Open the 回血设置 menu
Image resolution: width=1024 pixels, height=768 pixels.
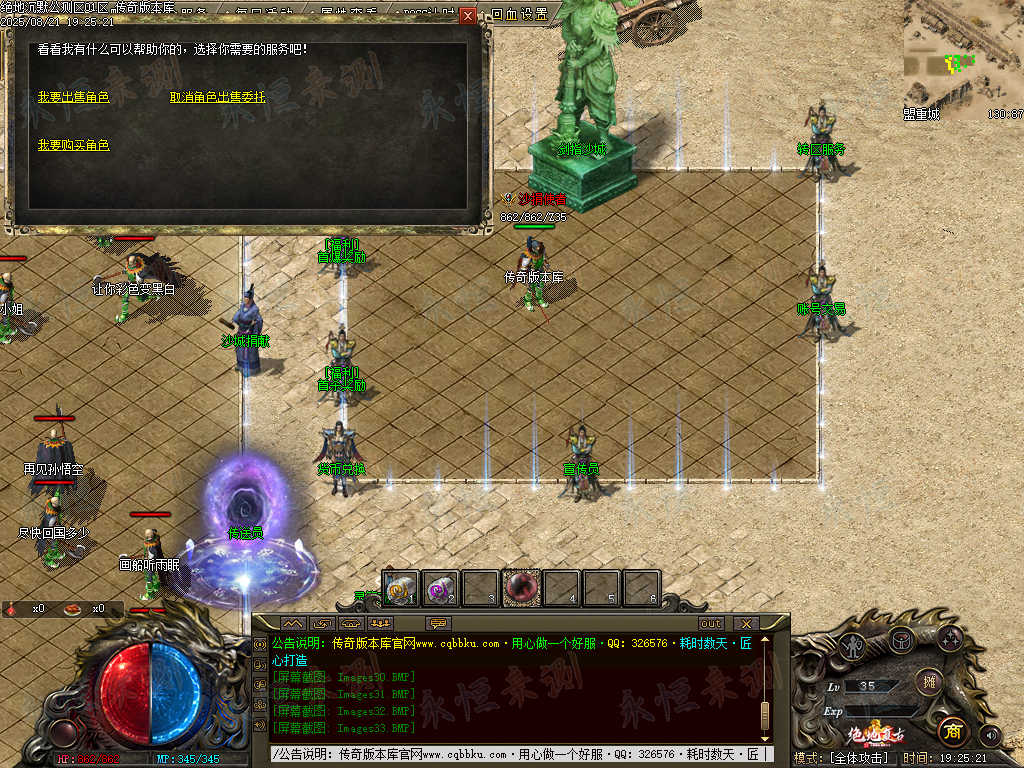coord(520,14)
